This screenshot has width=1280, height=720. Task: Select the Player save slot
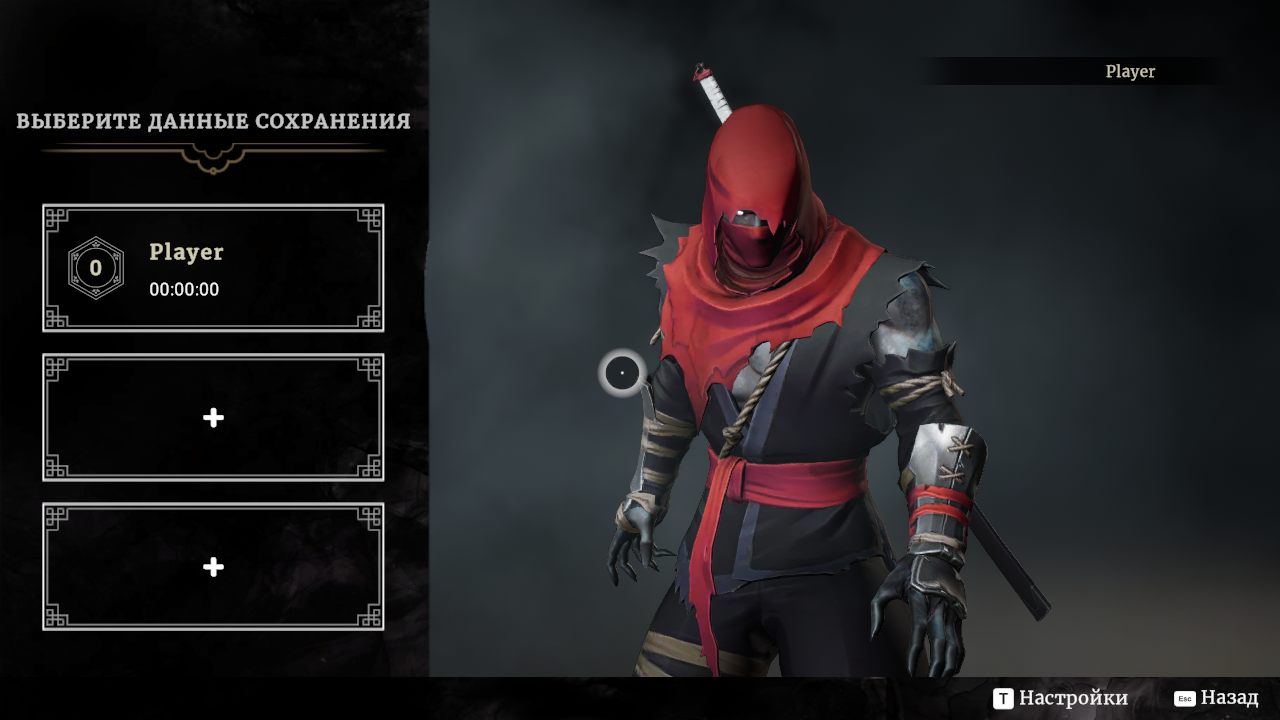pyautogui.click(x=212, y=267)
